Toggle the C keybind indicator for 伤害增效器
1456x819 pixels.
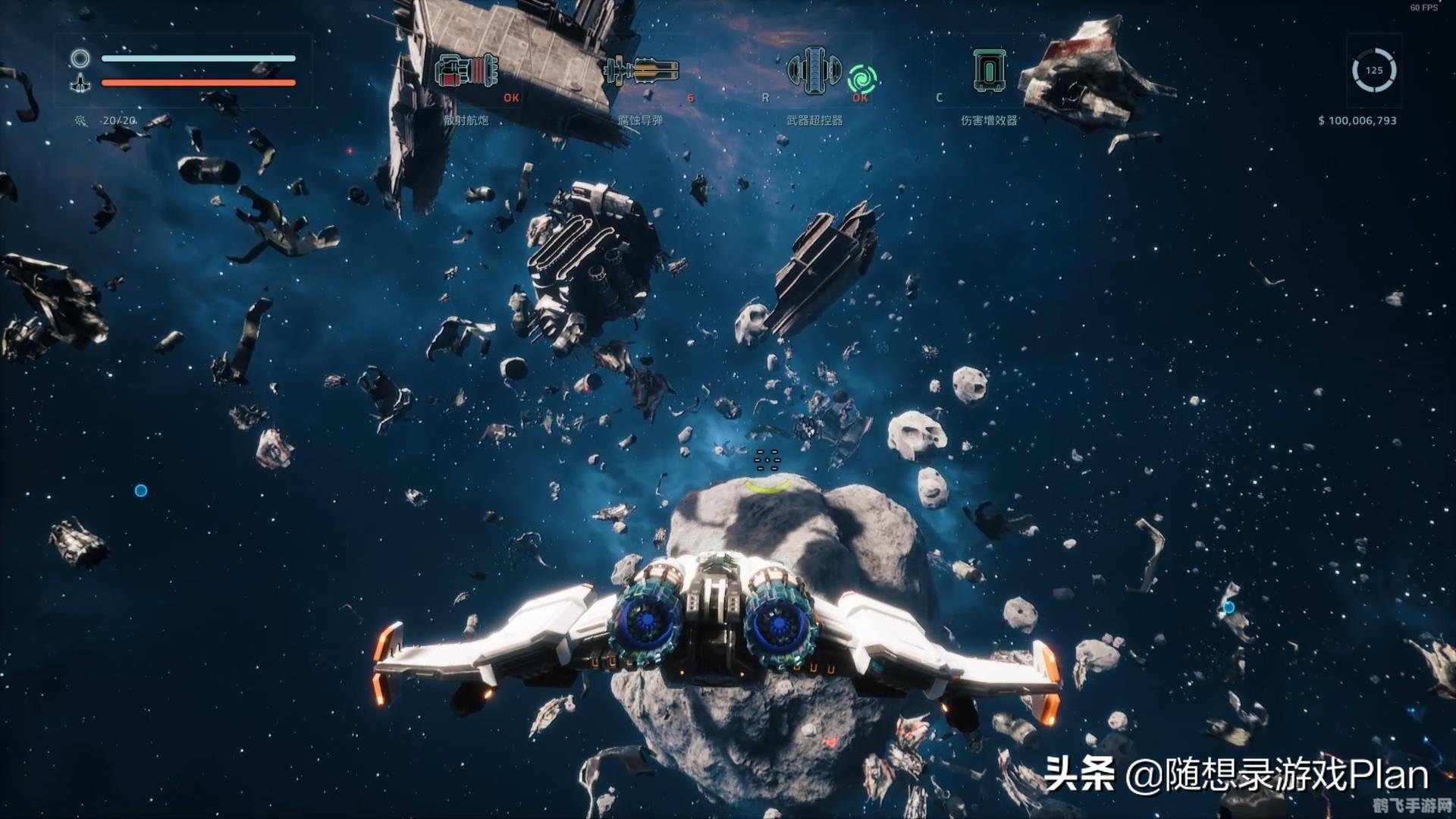pos(939,97)
